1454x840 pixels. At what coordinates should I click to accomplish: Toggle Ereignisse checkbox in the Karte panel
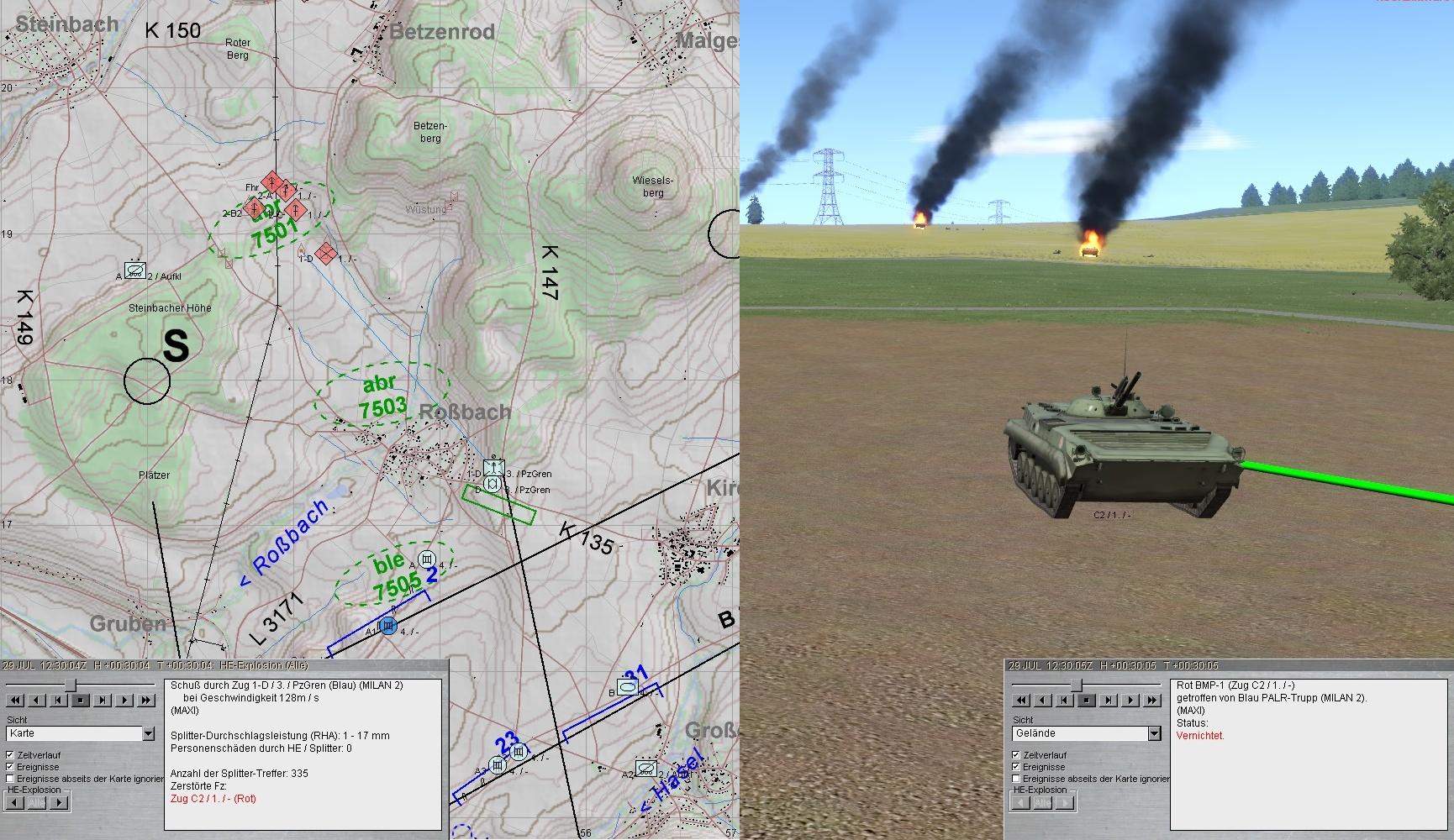(10, 767)
